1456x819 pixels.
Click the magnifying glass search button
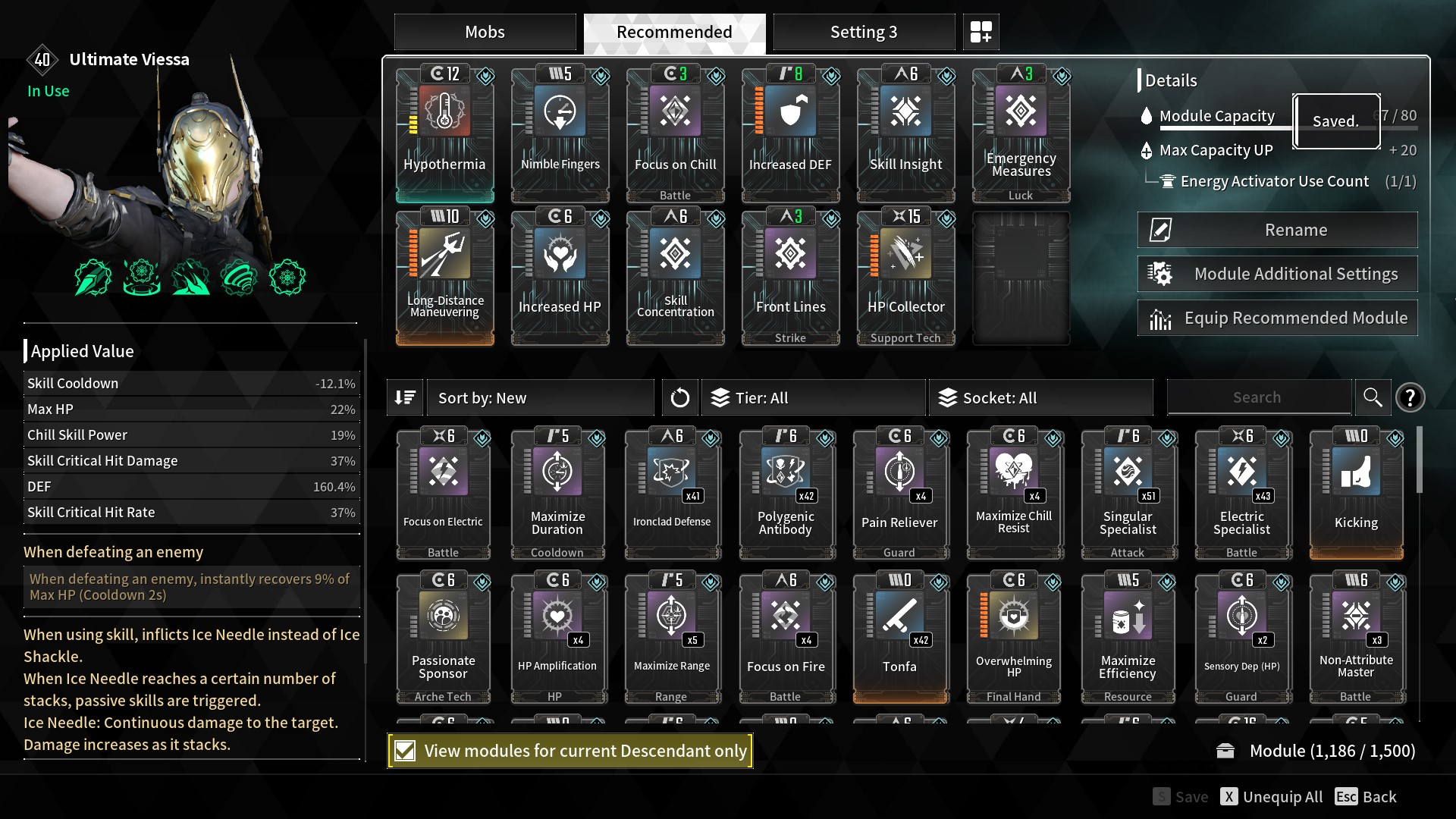tap(1372, 397)
